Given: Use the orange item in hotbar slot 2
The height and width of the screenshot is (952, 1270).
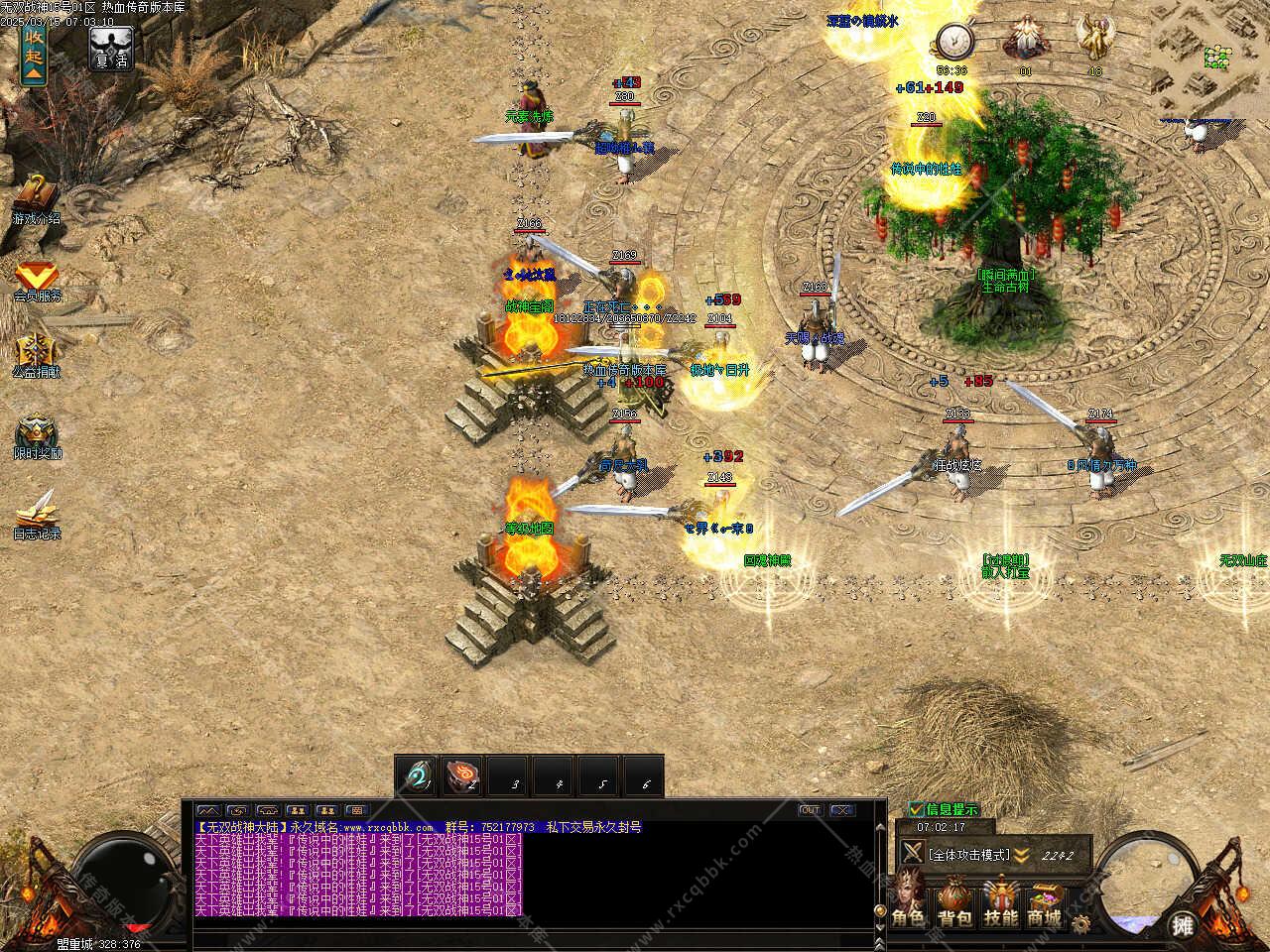Looking at the screenshot, I should tap(463, 776).
